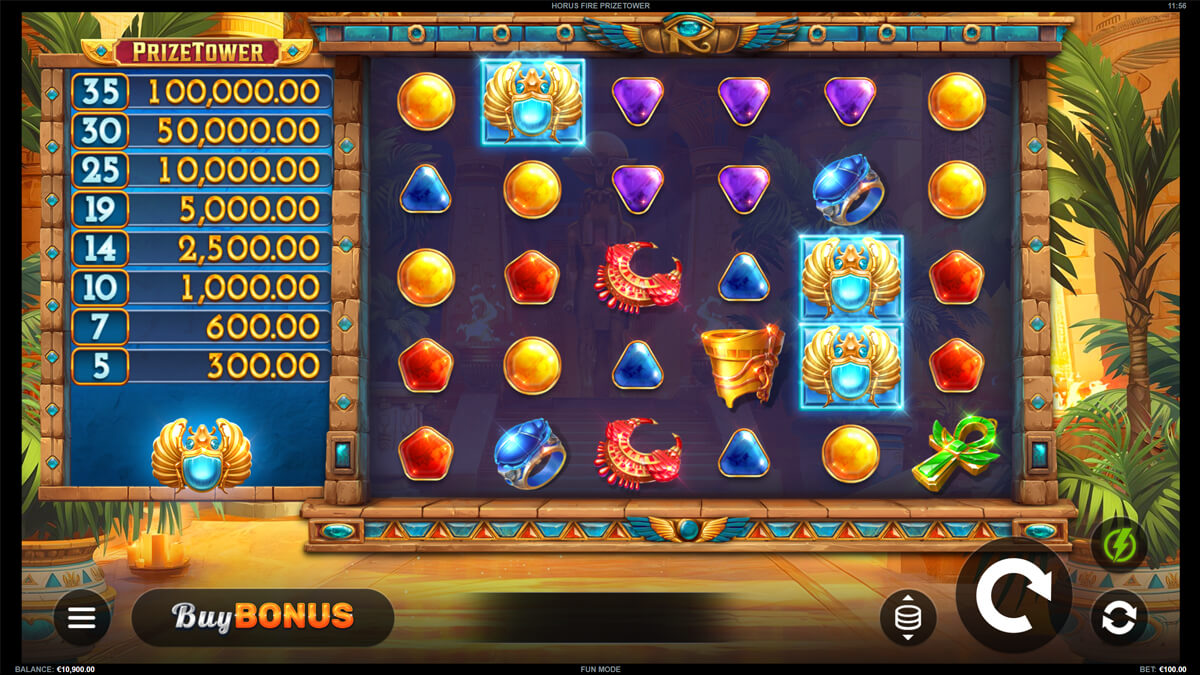Open the bet amount coin stack selector
1200x675 pixels.
coord(907,617)
